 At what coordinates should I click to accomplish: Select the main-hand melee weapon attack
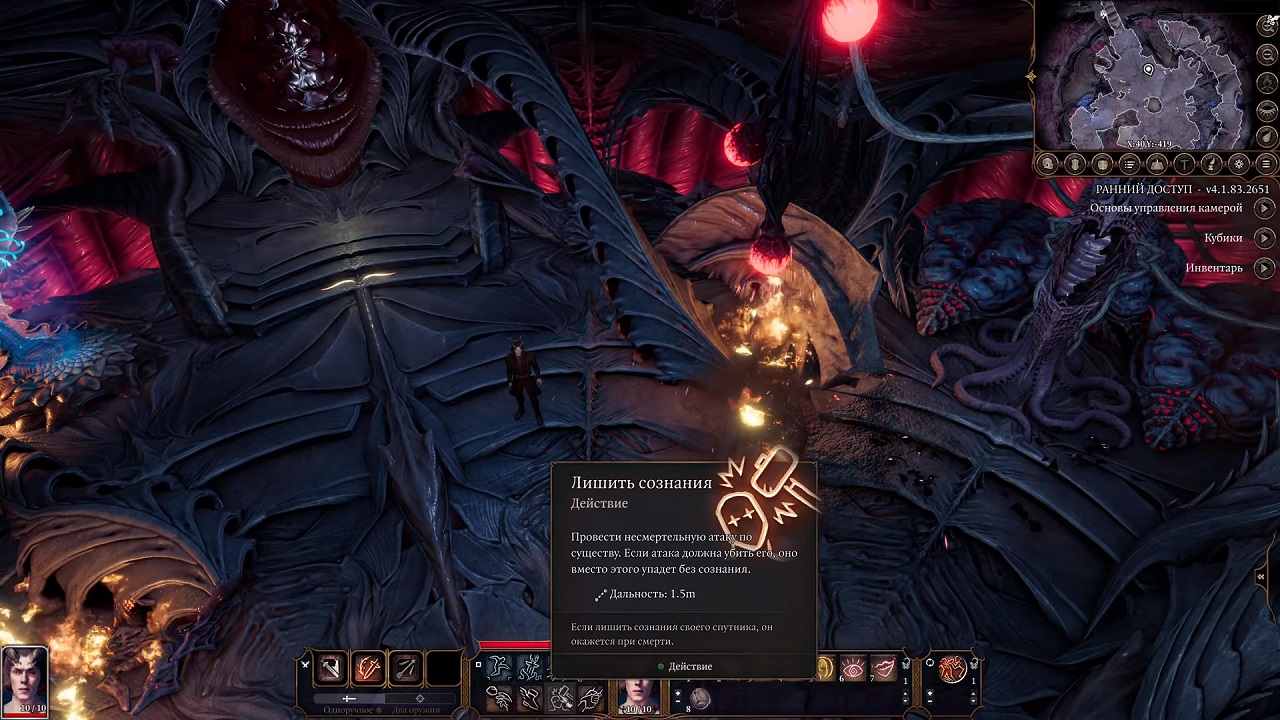pos(331,667)
